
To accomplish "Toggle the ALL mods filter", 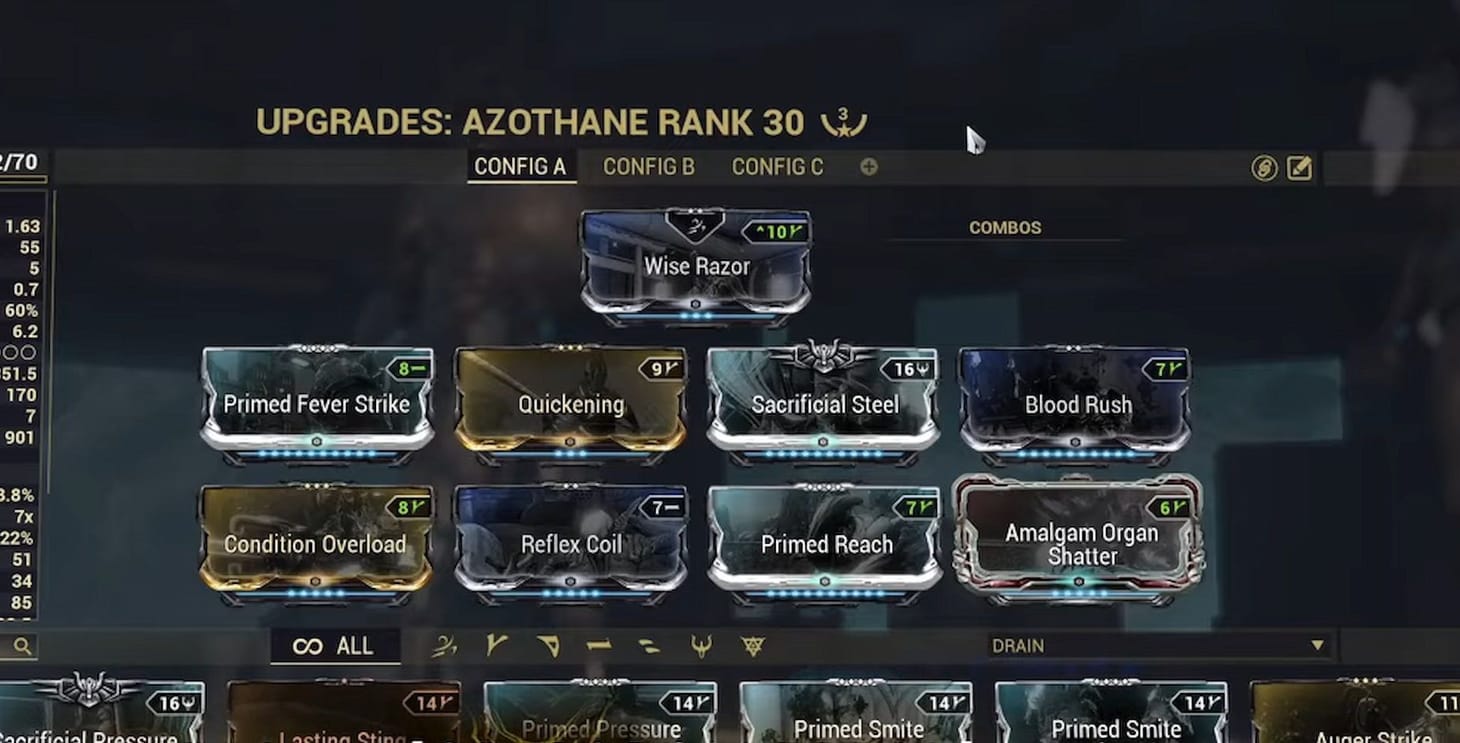I will 335,645.
